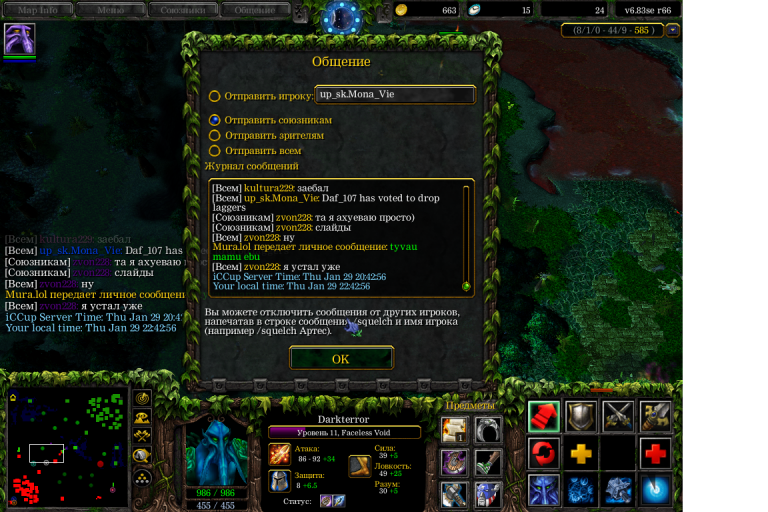Click the minimap
Screen dimensions: 768x512
[x=66, y=446]
